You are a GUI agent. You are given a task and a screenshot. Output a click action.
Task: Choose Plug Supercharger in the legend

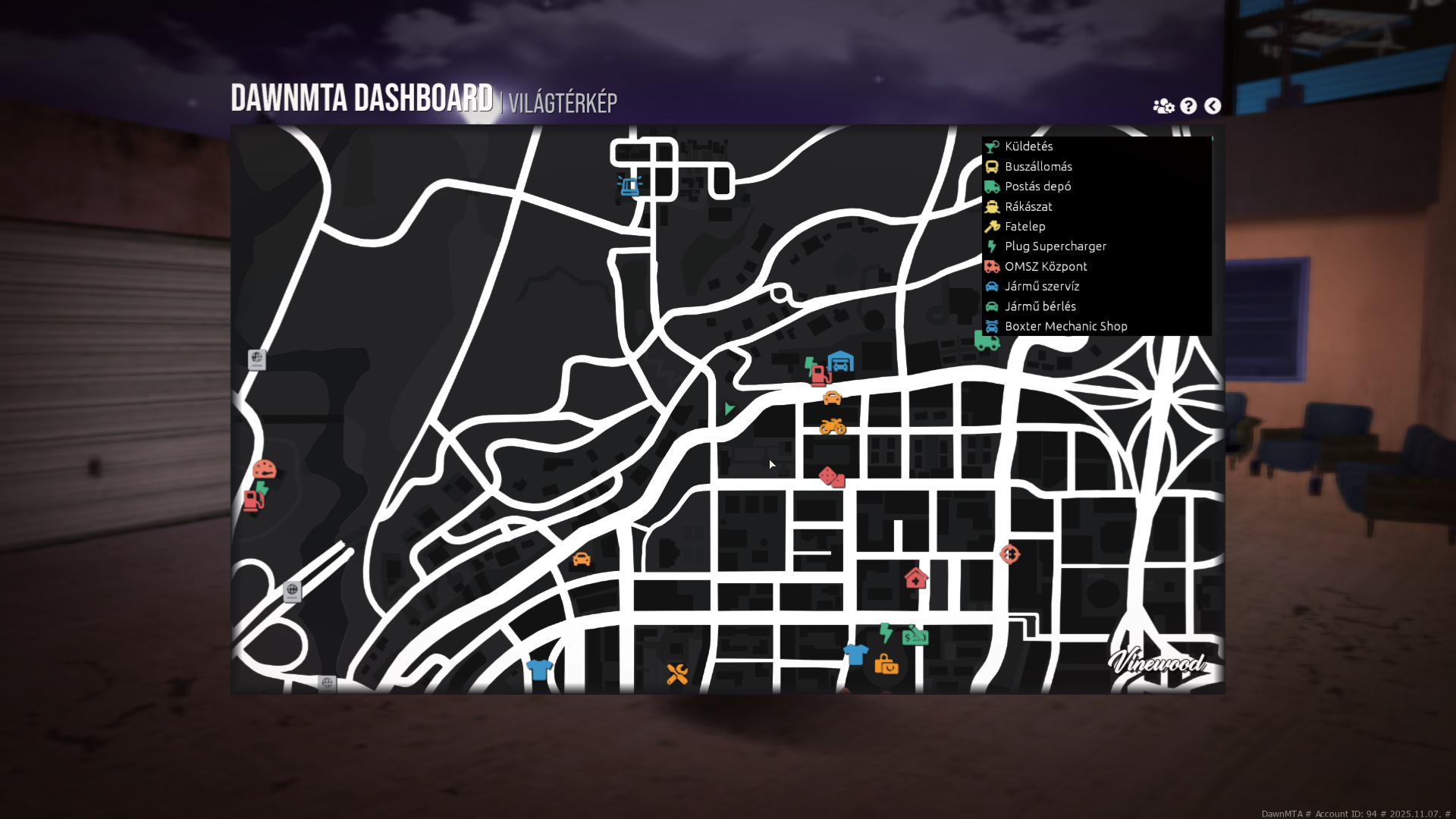point(1055,246)
